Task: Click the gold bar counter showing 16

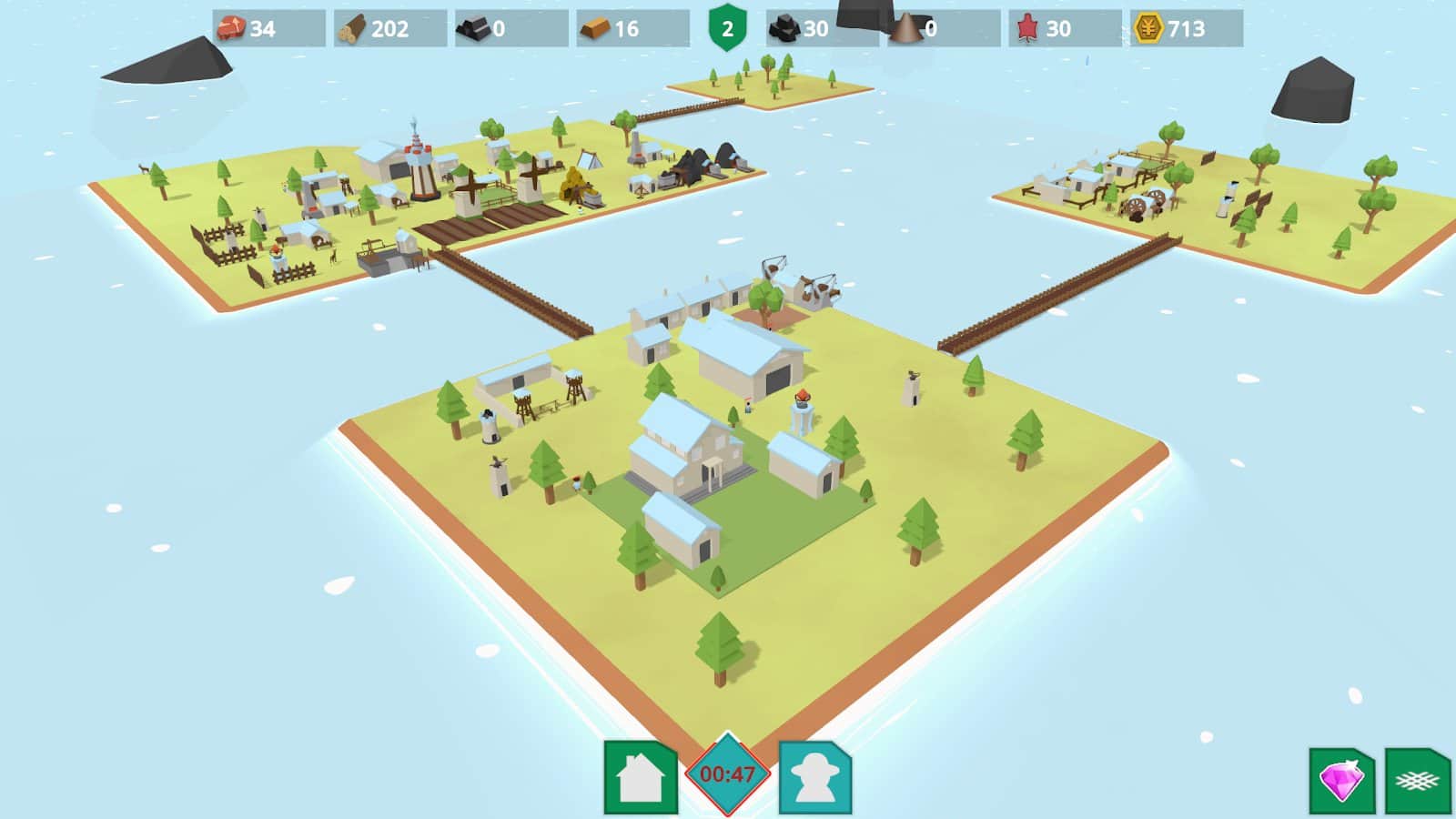Action: [x=619, y=26]
